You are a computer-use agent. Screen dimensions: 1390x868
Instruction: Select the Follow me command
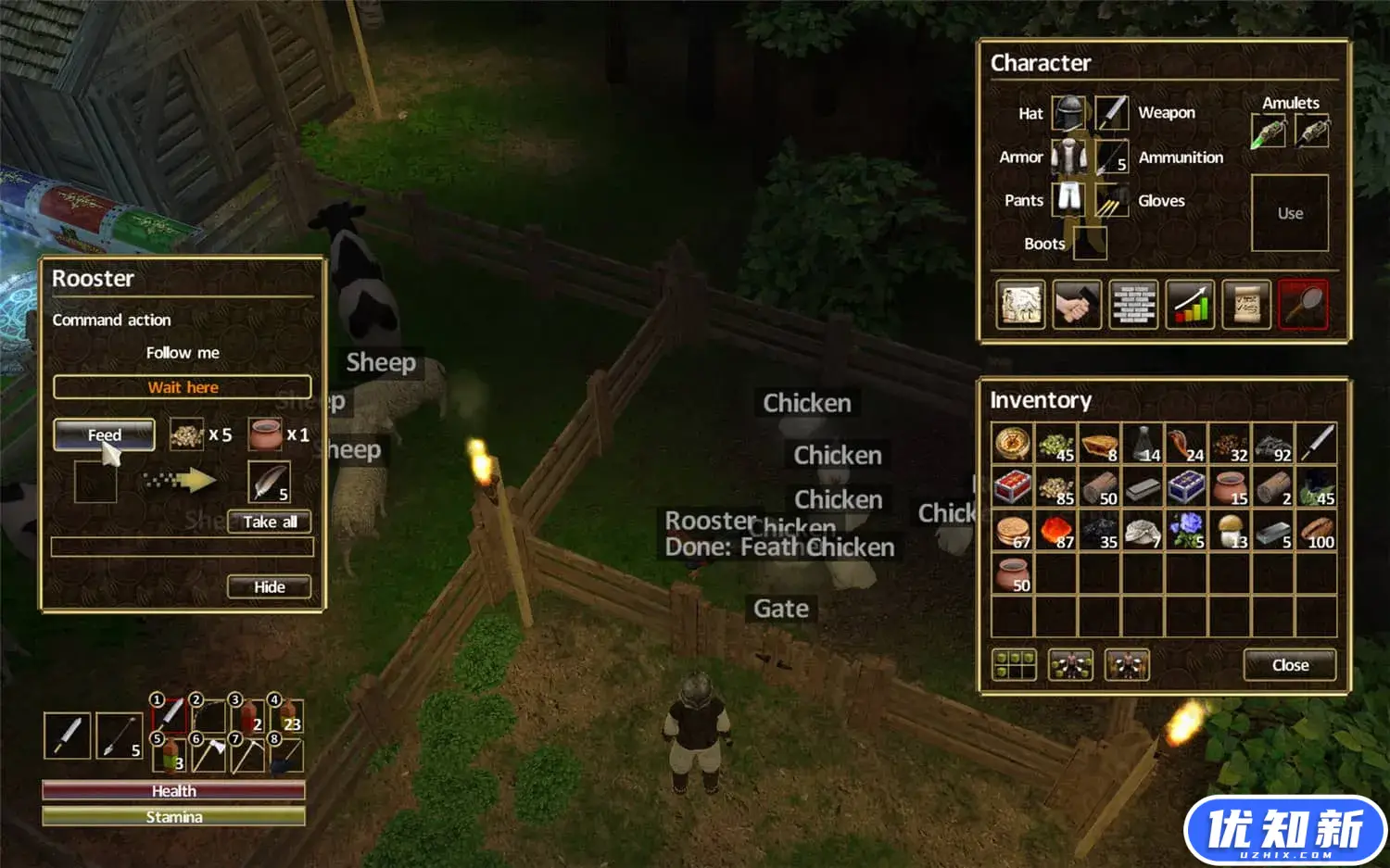point(183,353)
